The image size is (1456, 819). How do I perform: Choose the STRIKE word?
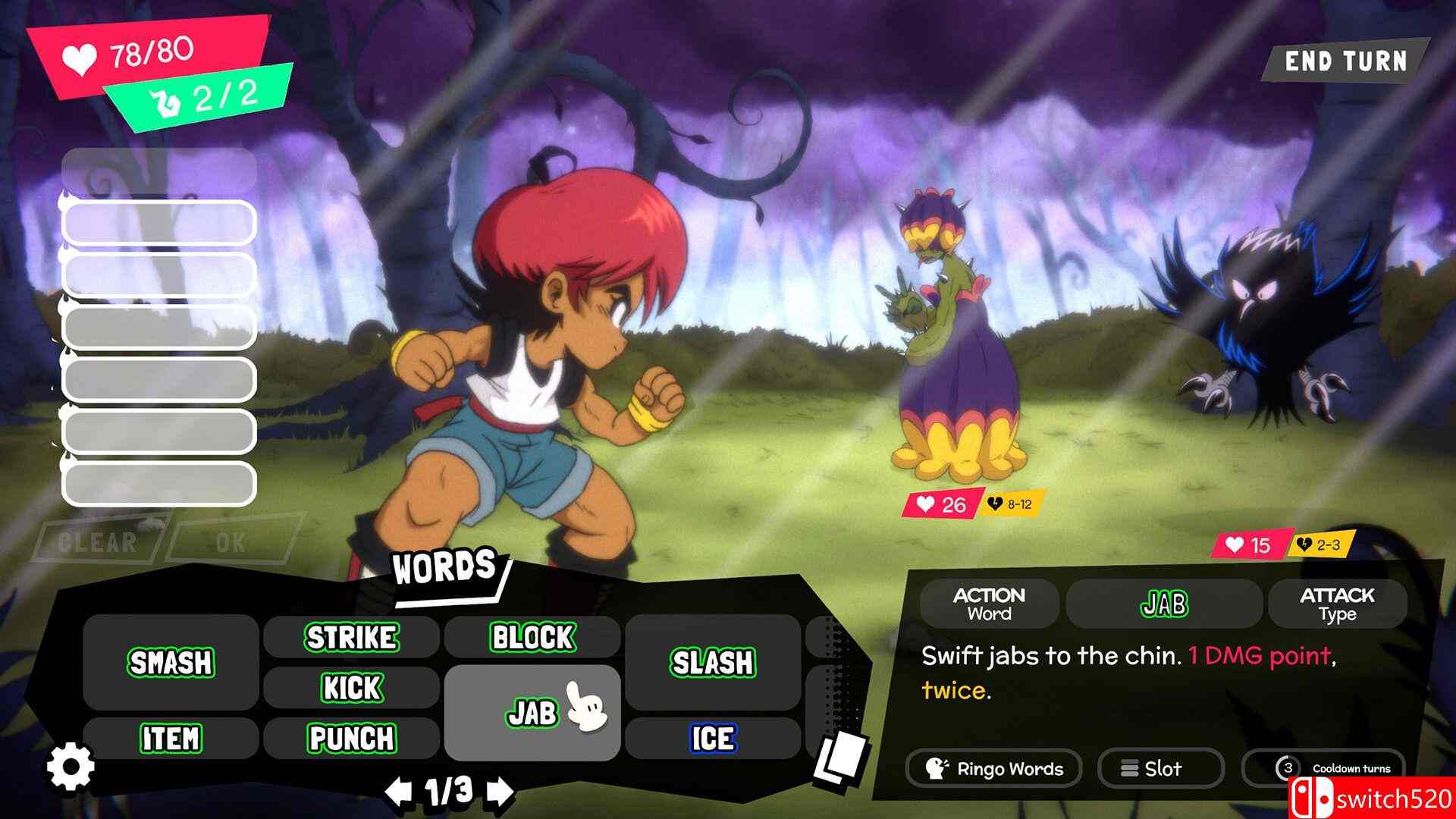351,637
